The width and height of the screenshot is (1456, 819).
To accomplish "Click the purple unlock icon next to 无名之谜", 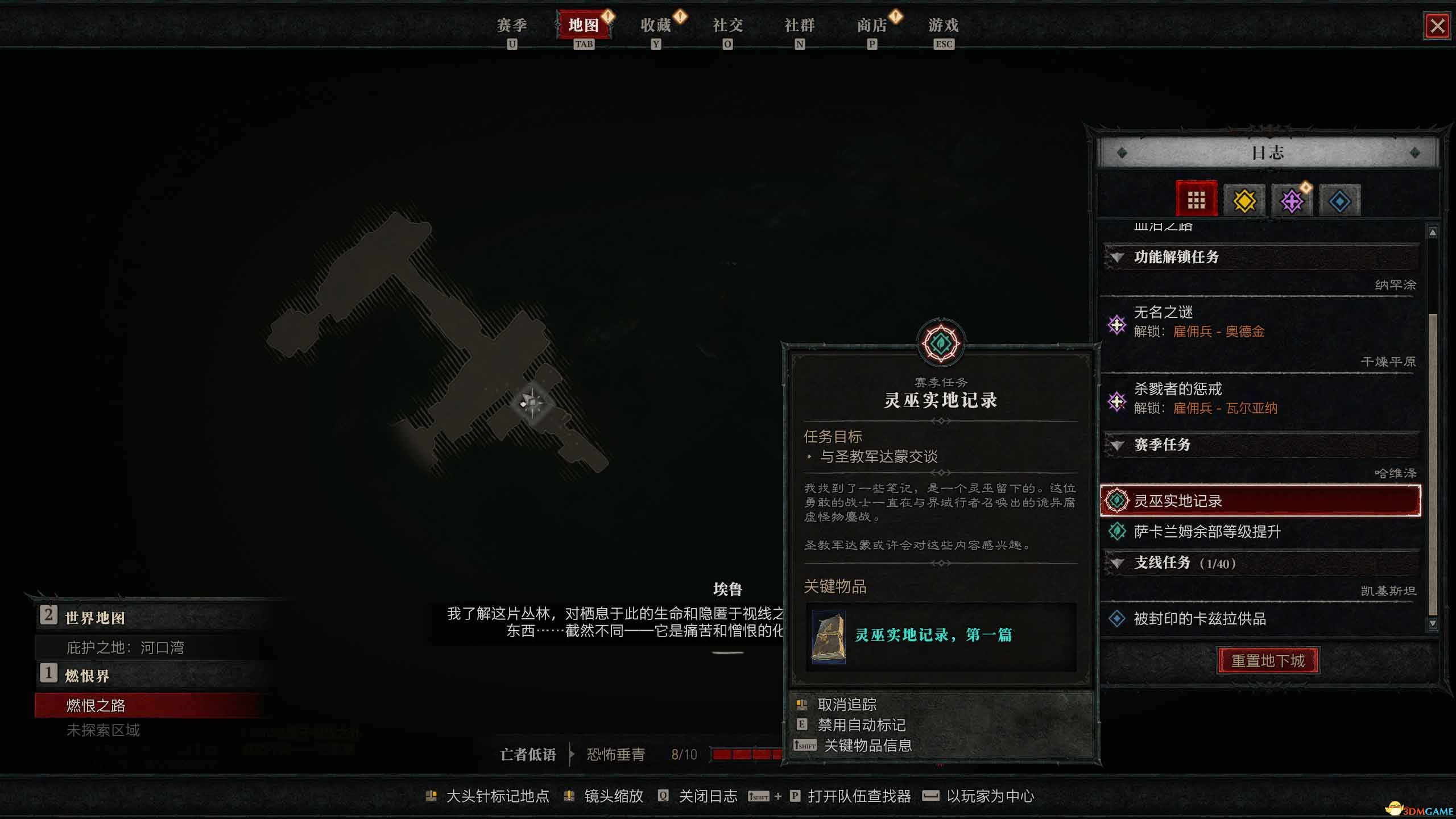I will point(1119,324).
